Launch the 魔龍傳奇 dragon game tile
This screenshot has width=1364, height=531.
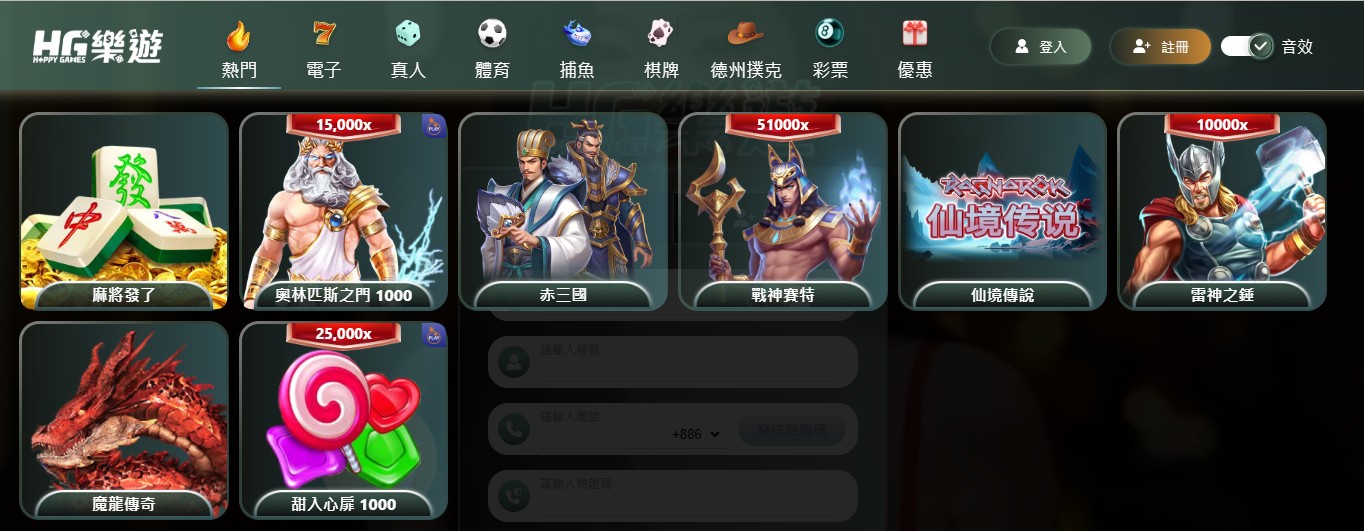click(x=124, y=420)
